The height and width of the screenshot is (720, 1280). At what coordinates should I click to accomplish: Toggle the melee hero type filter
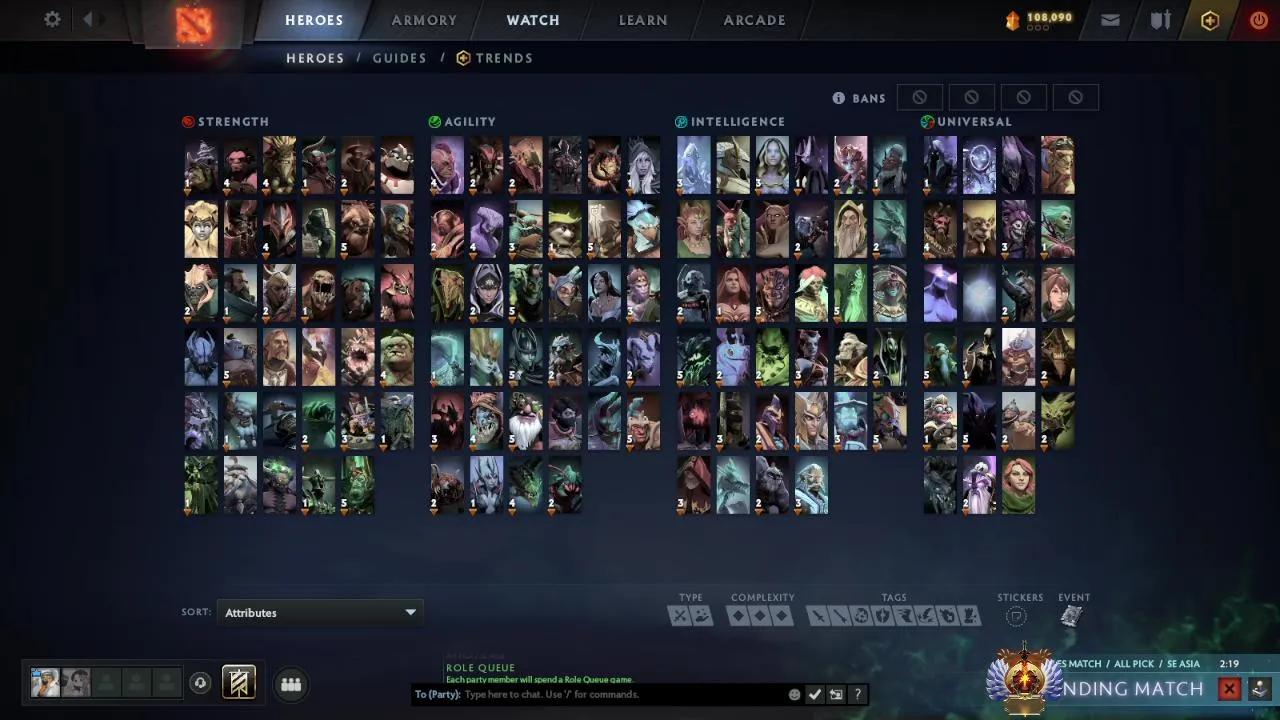[679, 616]
